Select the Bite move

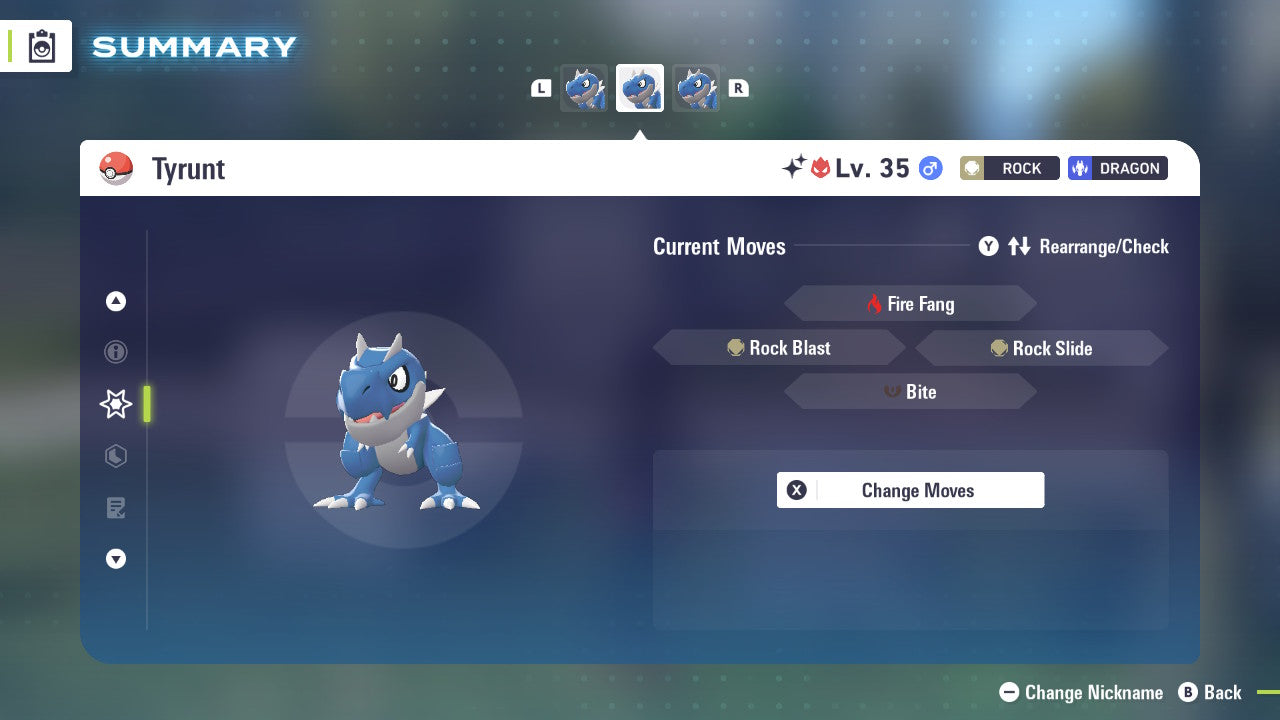(x=910, y=391)
